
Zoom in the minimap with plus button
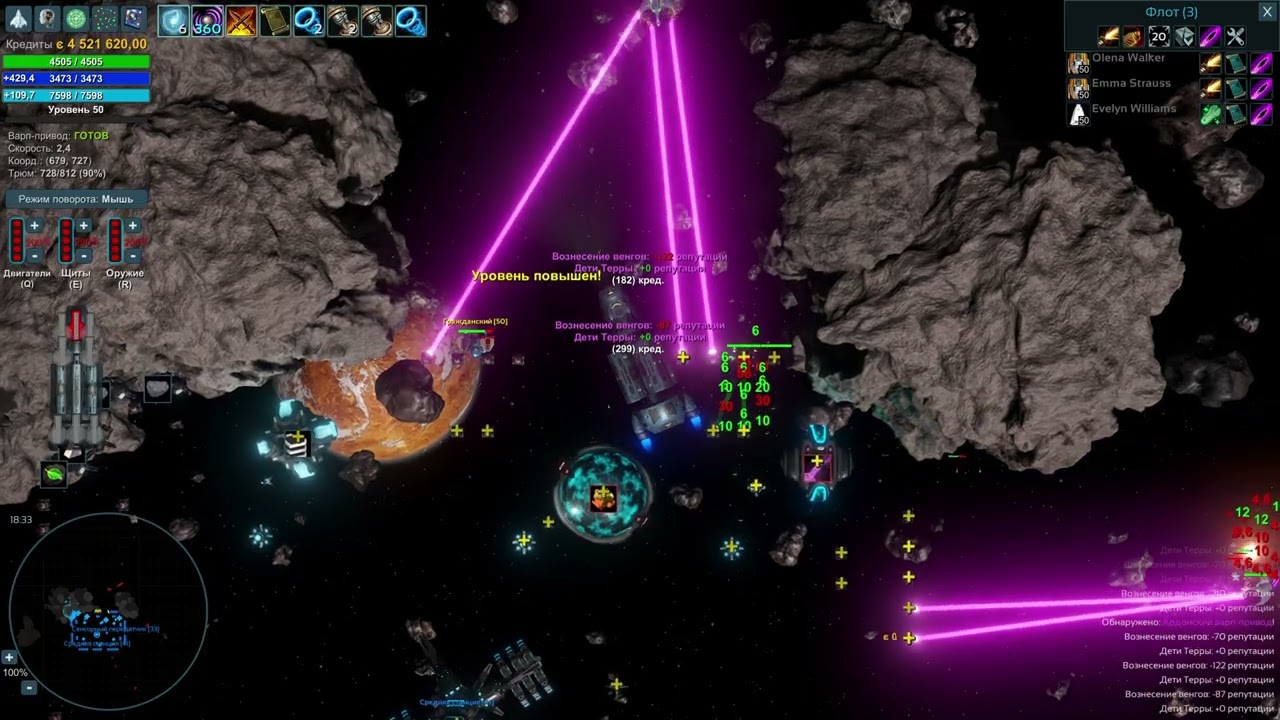9,657
